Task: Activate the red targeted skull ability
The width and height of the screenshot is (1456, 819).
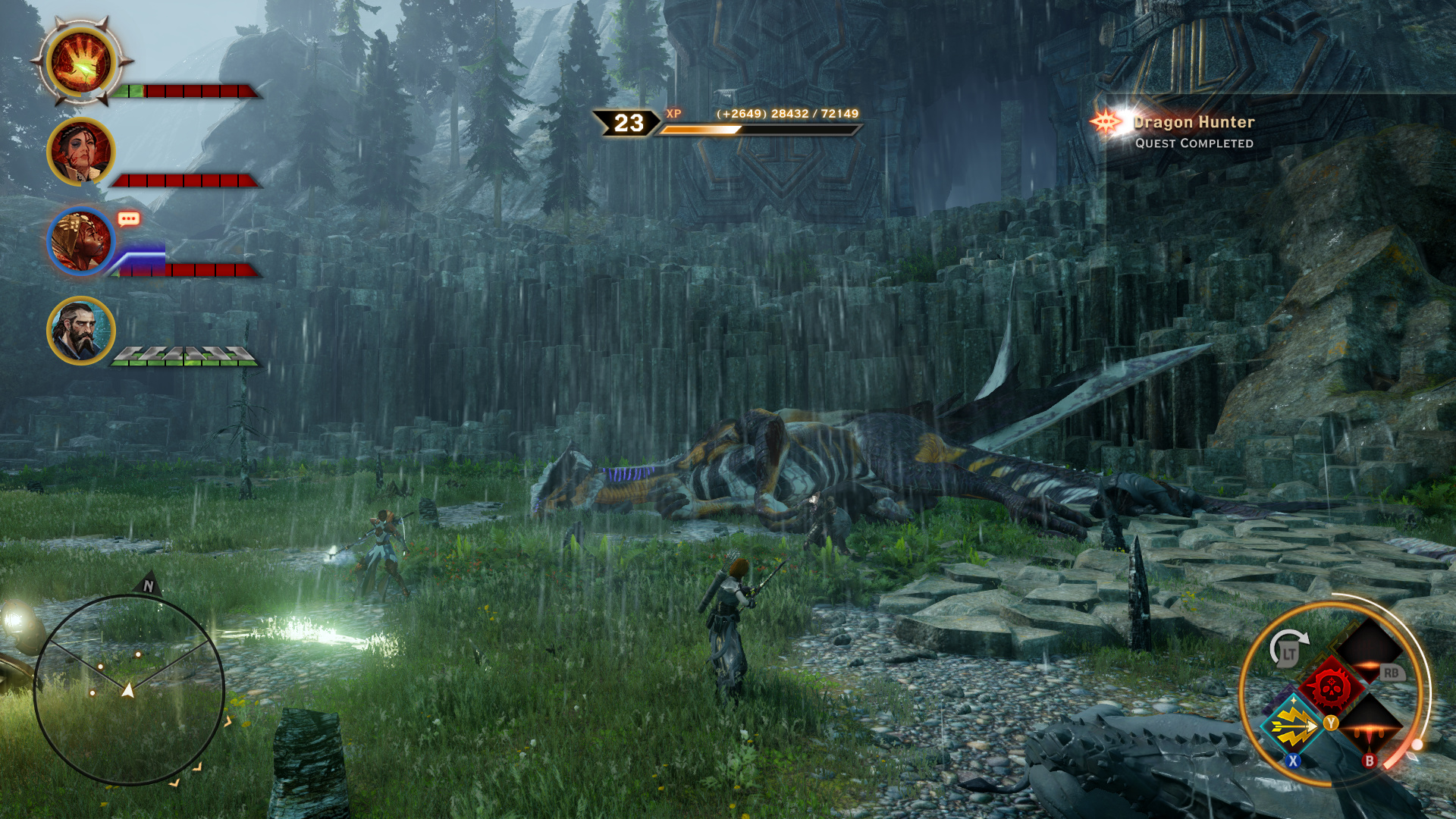Action: click(x=1331, y=688)
